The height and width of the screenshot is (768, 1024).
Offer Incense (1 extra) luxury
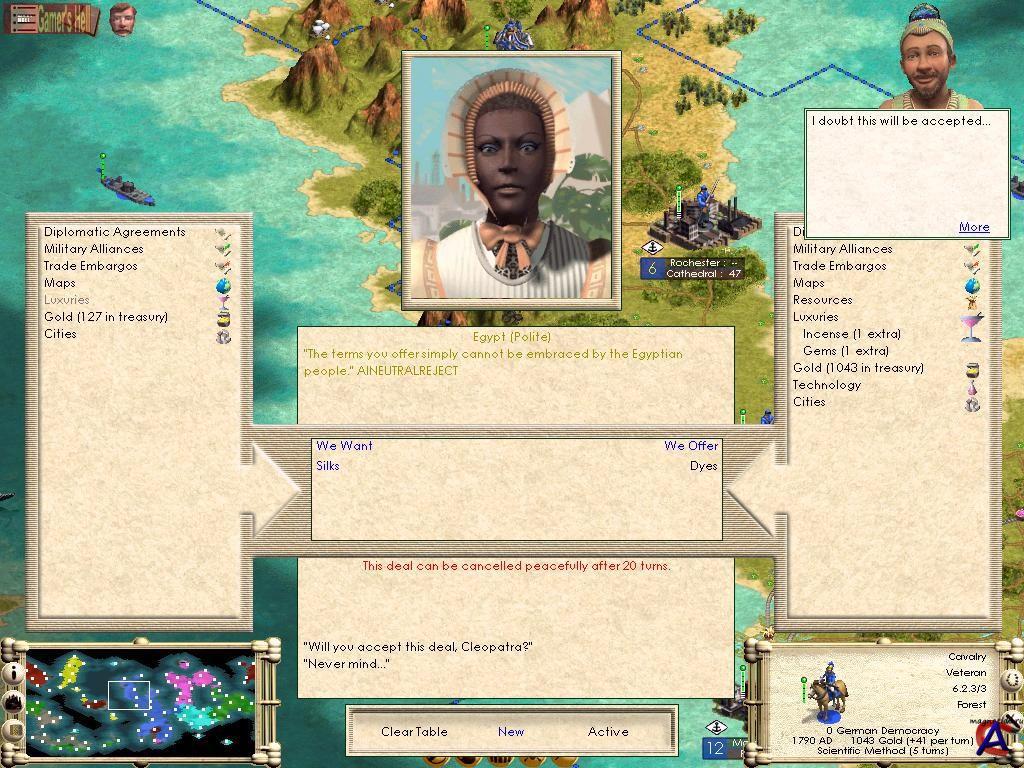click(x=851, y=334)
